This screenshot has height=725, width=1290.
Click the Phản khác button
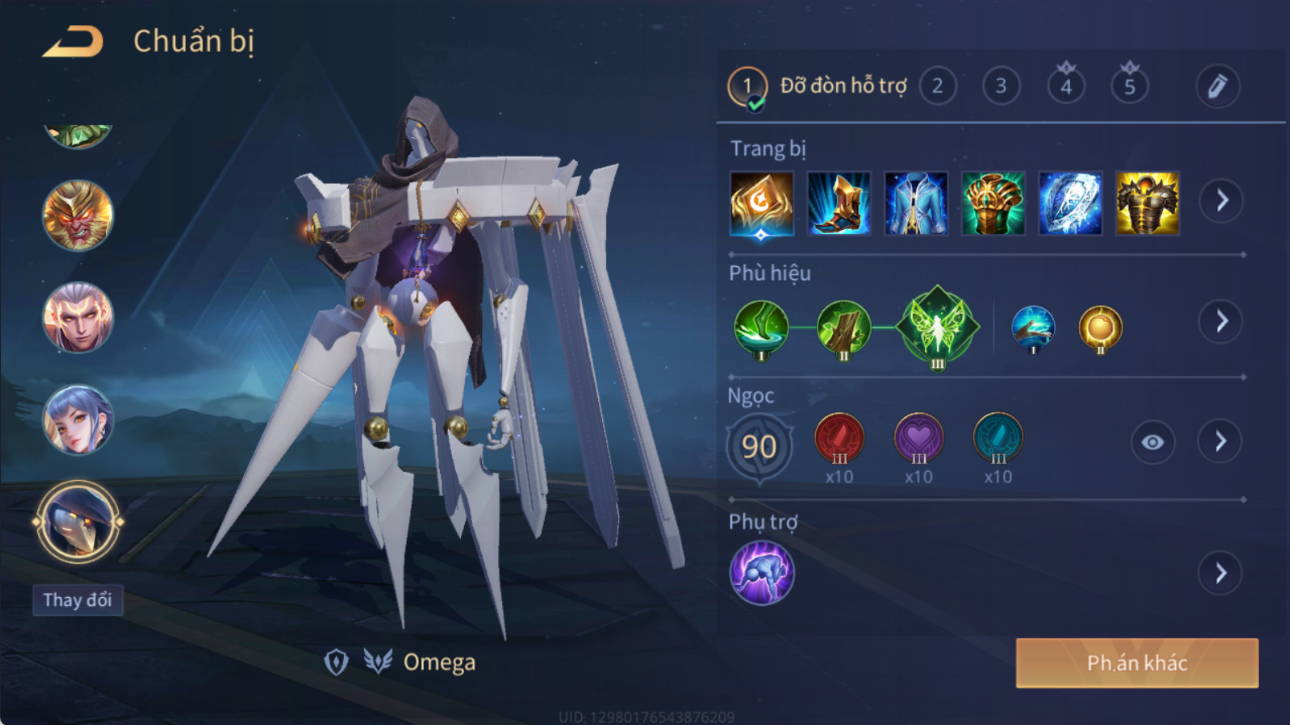[1137, 663]
